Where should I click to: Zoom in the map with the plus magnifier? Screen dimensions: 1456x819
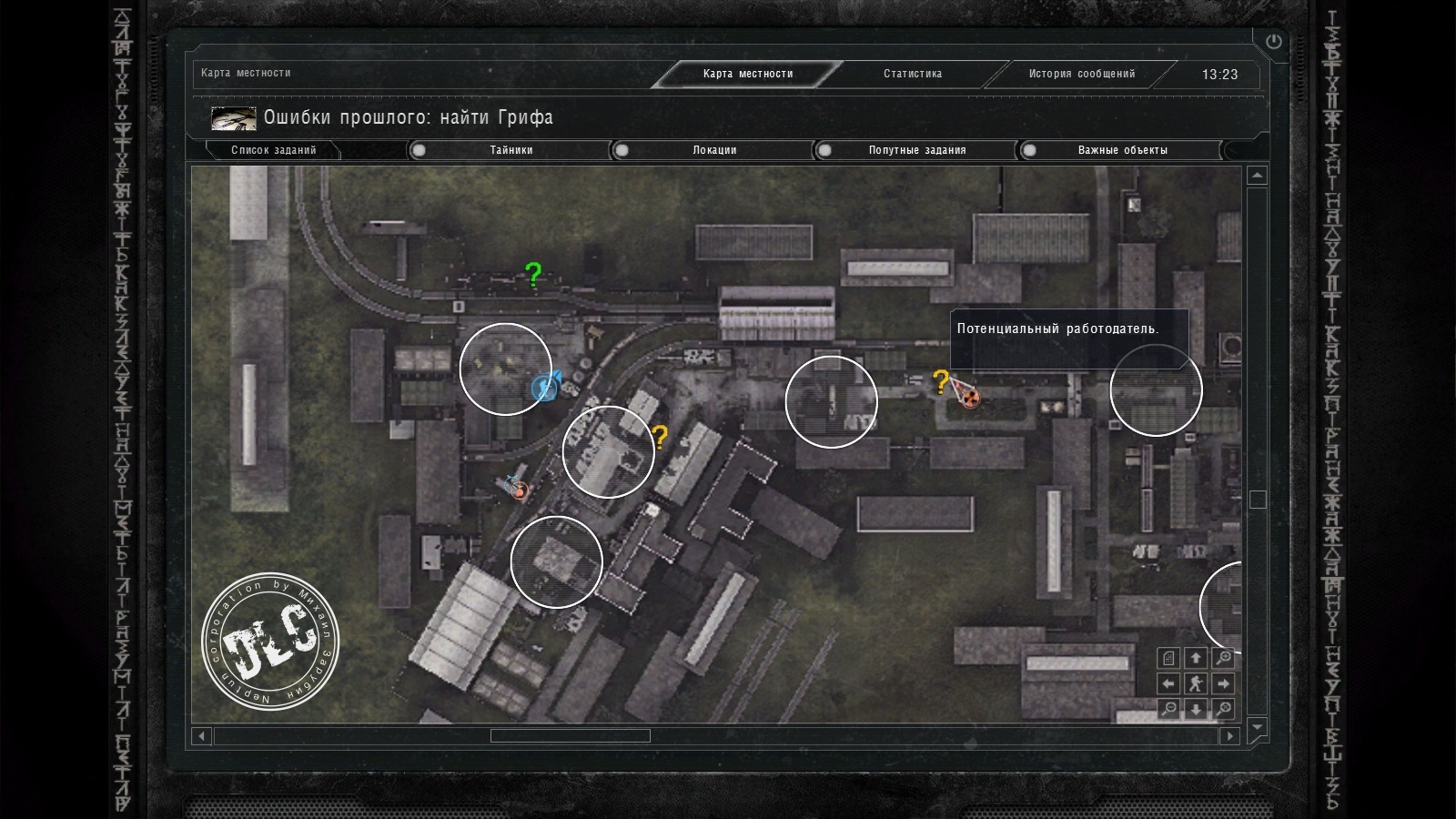pyautogui.click(x=1224, y=658)
